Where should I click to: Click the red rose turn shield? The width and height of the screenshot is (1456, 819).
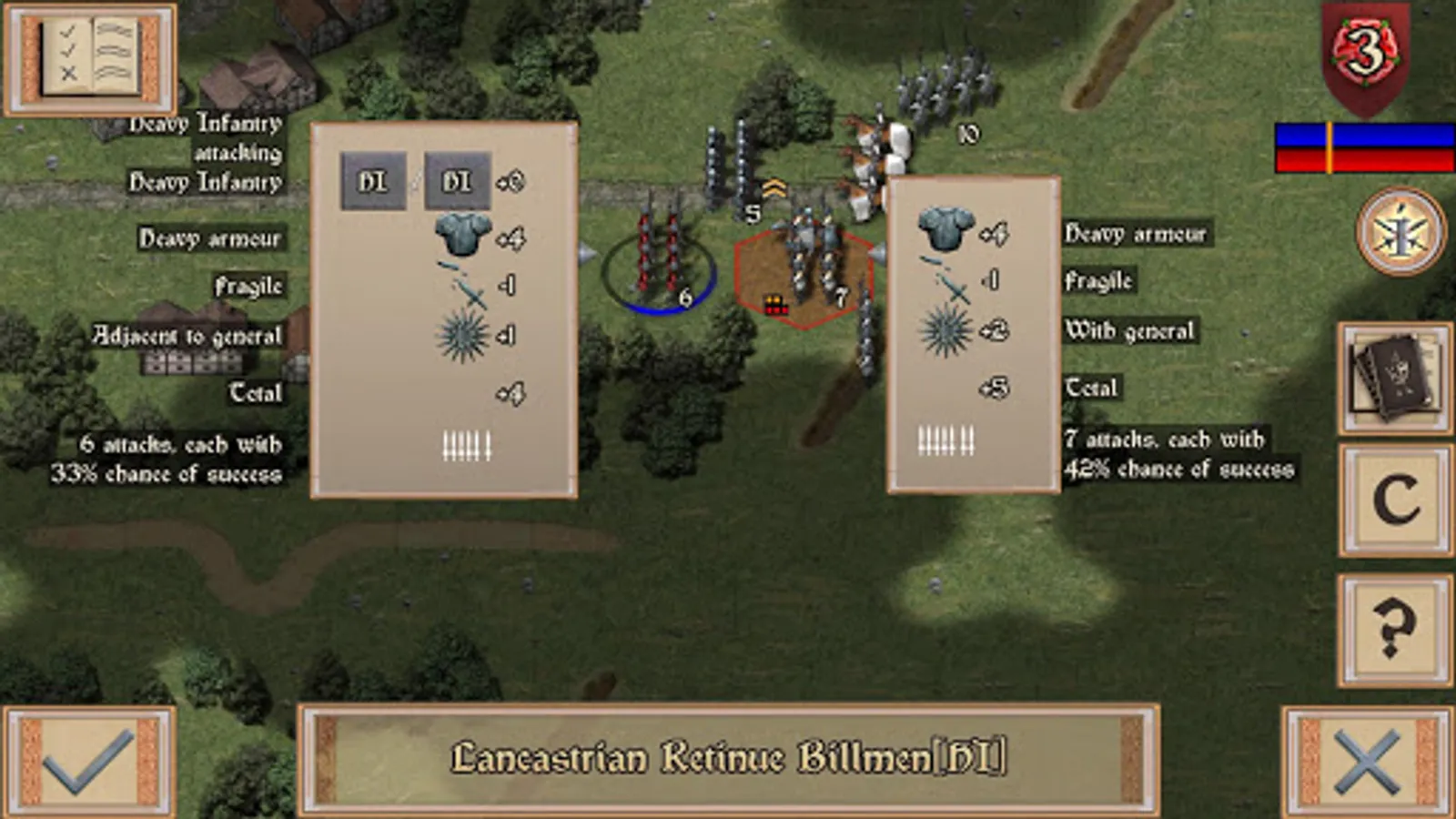1365,55
